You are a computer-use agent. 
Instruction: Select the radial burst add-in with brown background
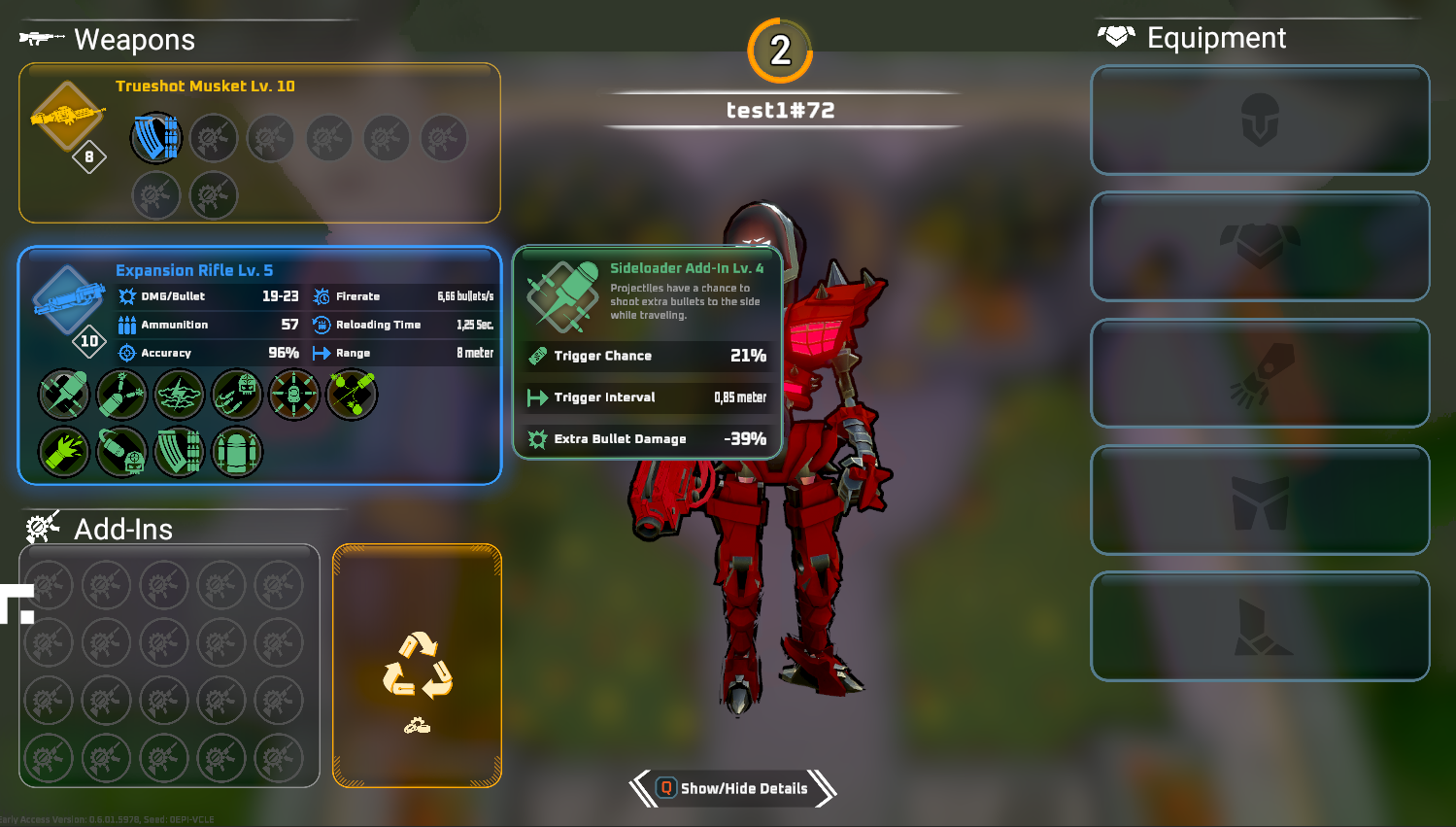293,396
